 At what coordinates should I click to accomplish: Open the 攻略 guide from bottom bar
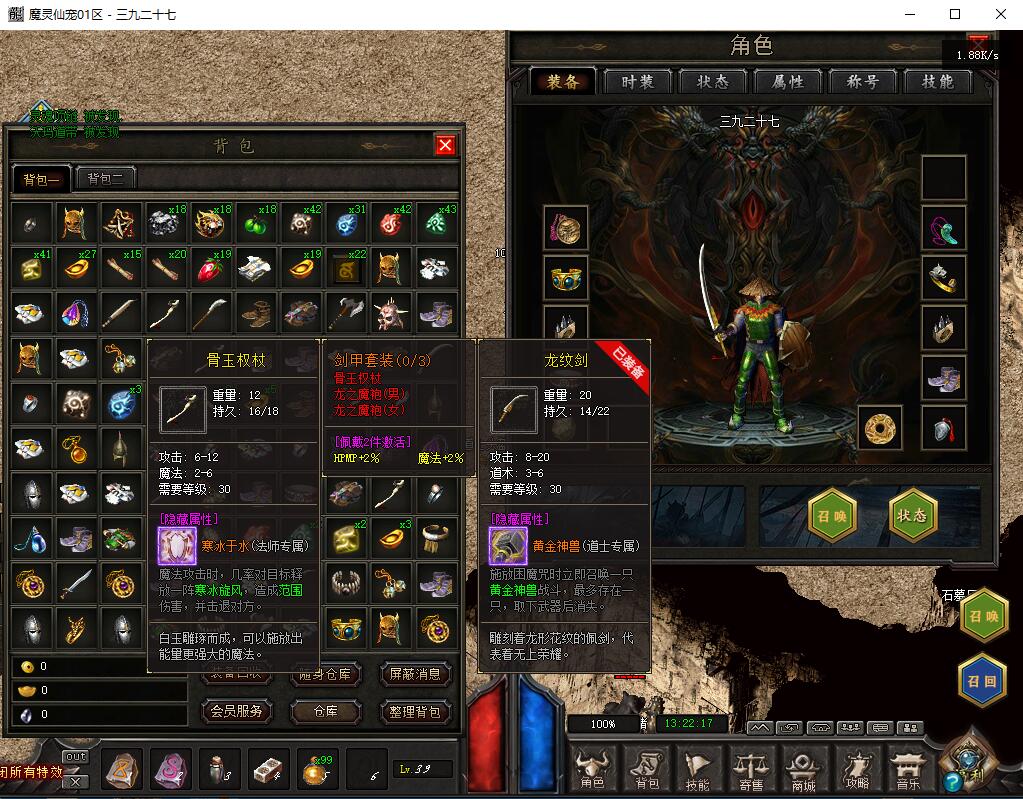857,767
